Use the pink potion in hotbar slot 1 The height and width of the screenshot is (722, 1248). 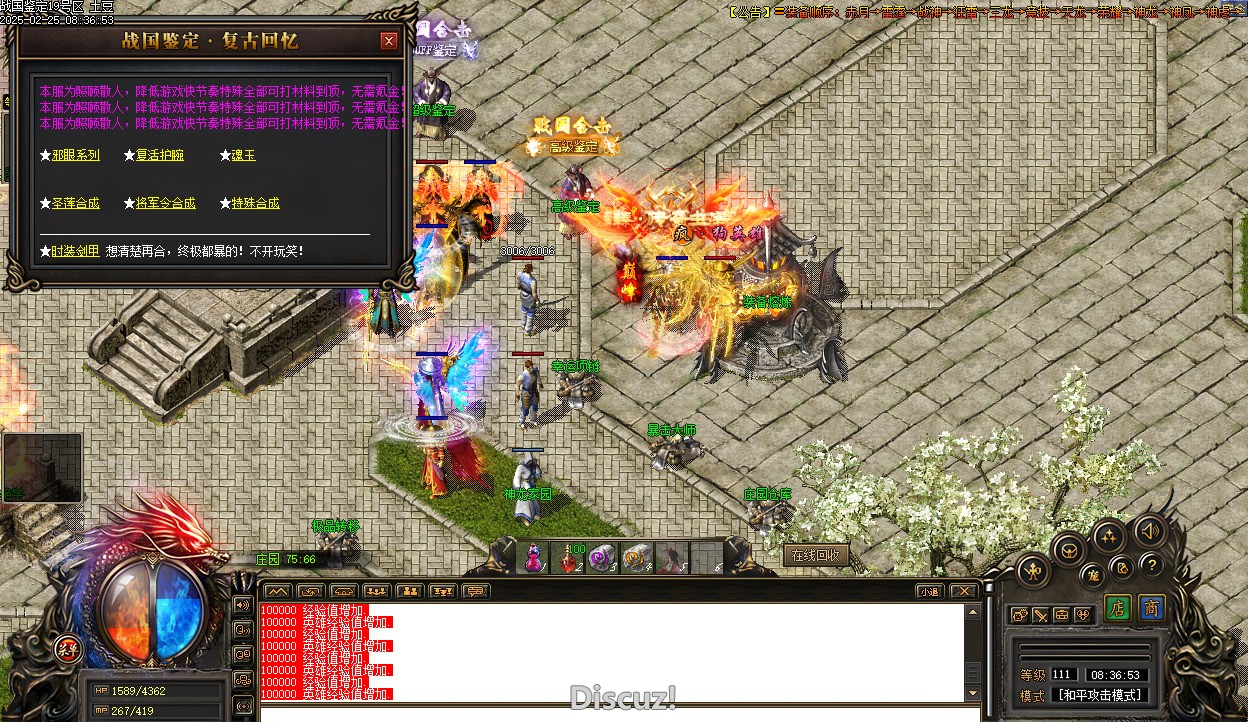535,558
